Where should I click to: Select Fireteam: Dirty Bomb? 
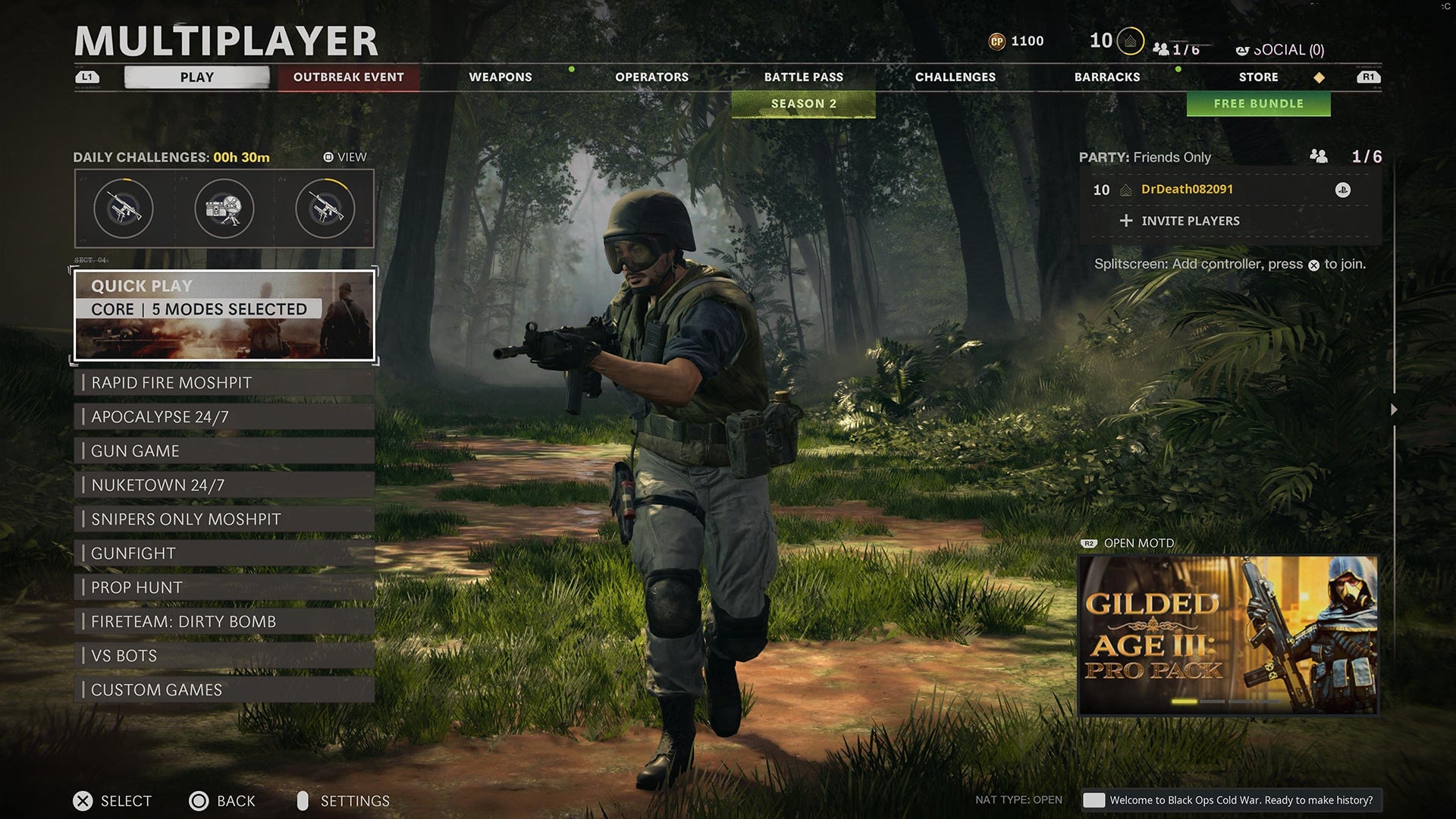point(224,622)
